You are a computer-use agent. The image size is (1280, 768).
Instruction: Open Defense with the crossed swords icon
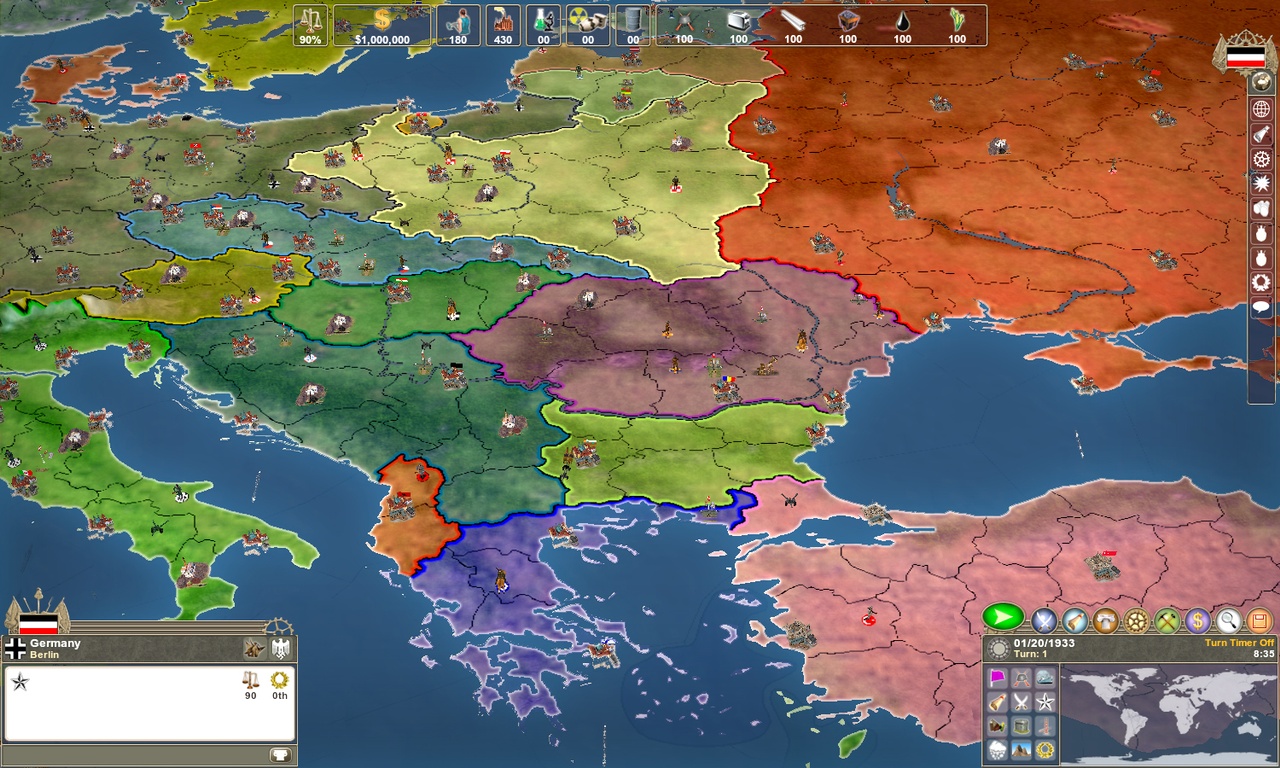tap(1043, 620)
